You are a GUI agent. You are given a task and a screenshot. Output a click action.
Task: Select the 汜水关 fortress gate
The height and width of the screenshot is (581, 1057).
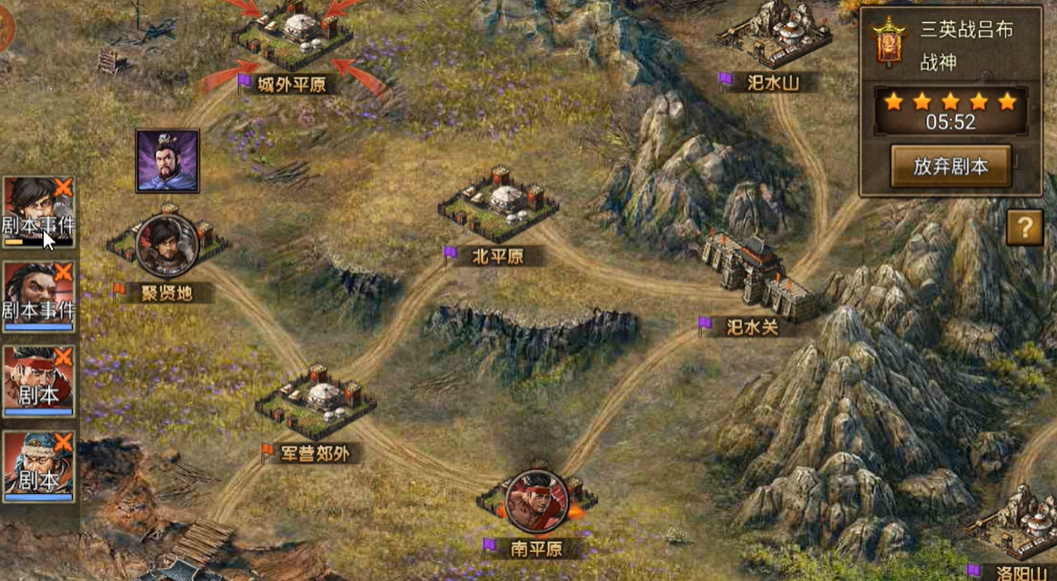tap(759, 273)
